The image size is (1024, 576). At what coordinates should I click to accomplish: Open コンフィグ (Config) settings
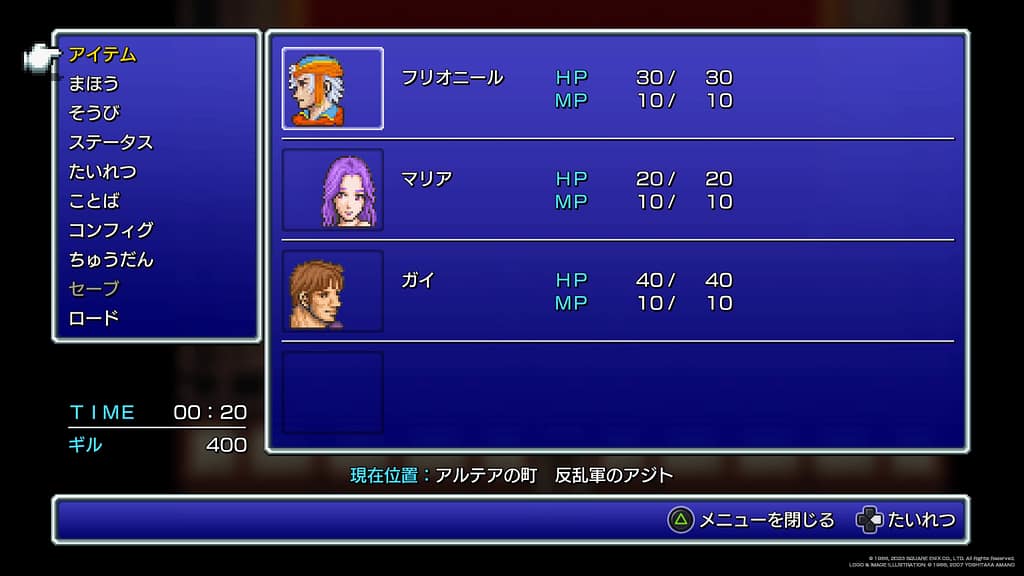pos(111,230)
